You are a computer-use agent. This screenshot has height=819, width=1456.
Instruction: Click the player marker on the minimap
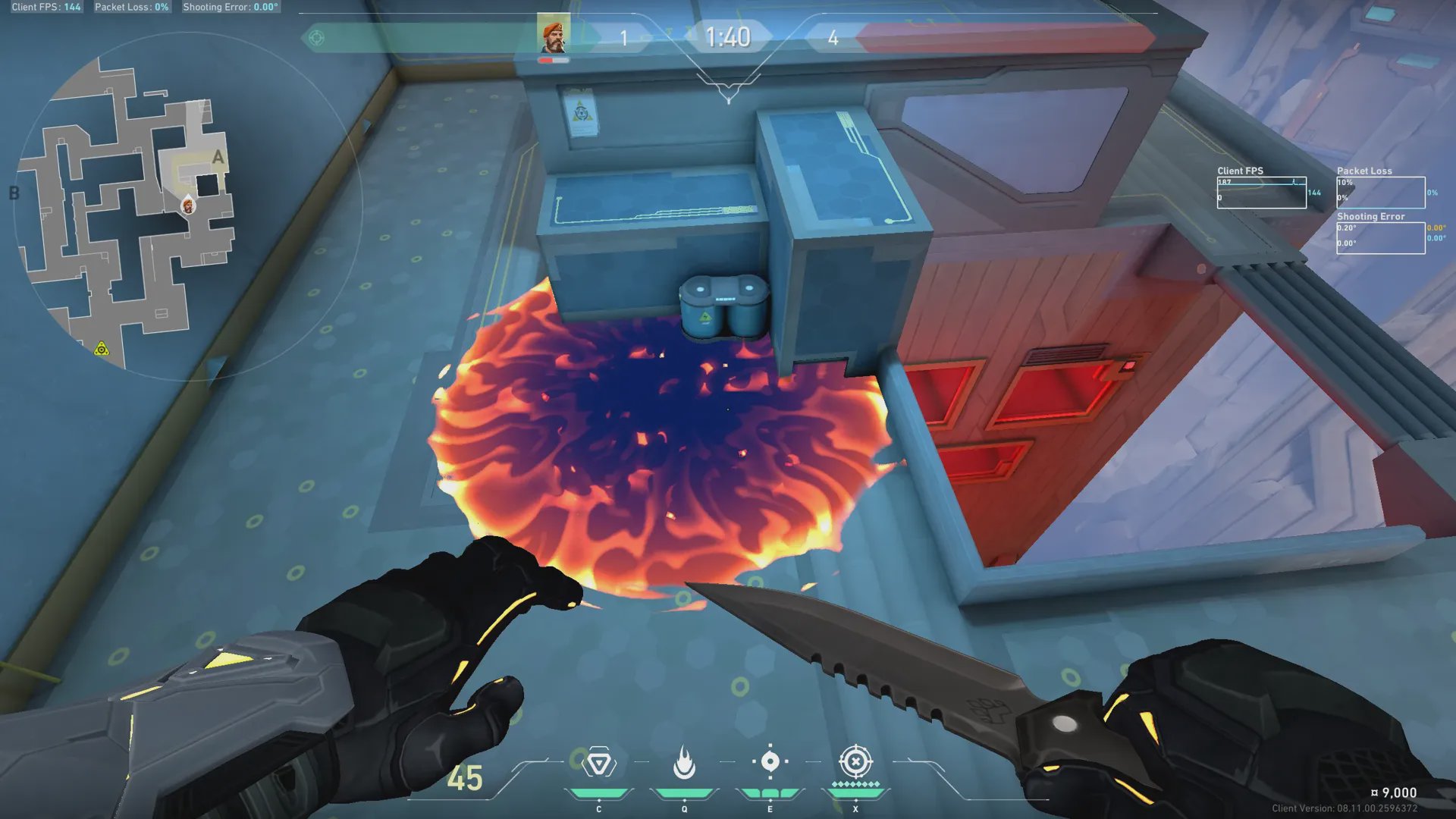tap(188, 206)
